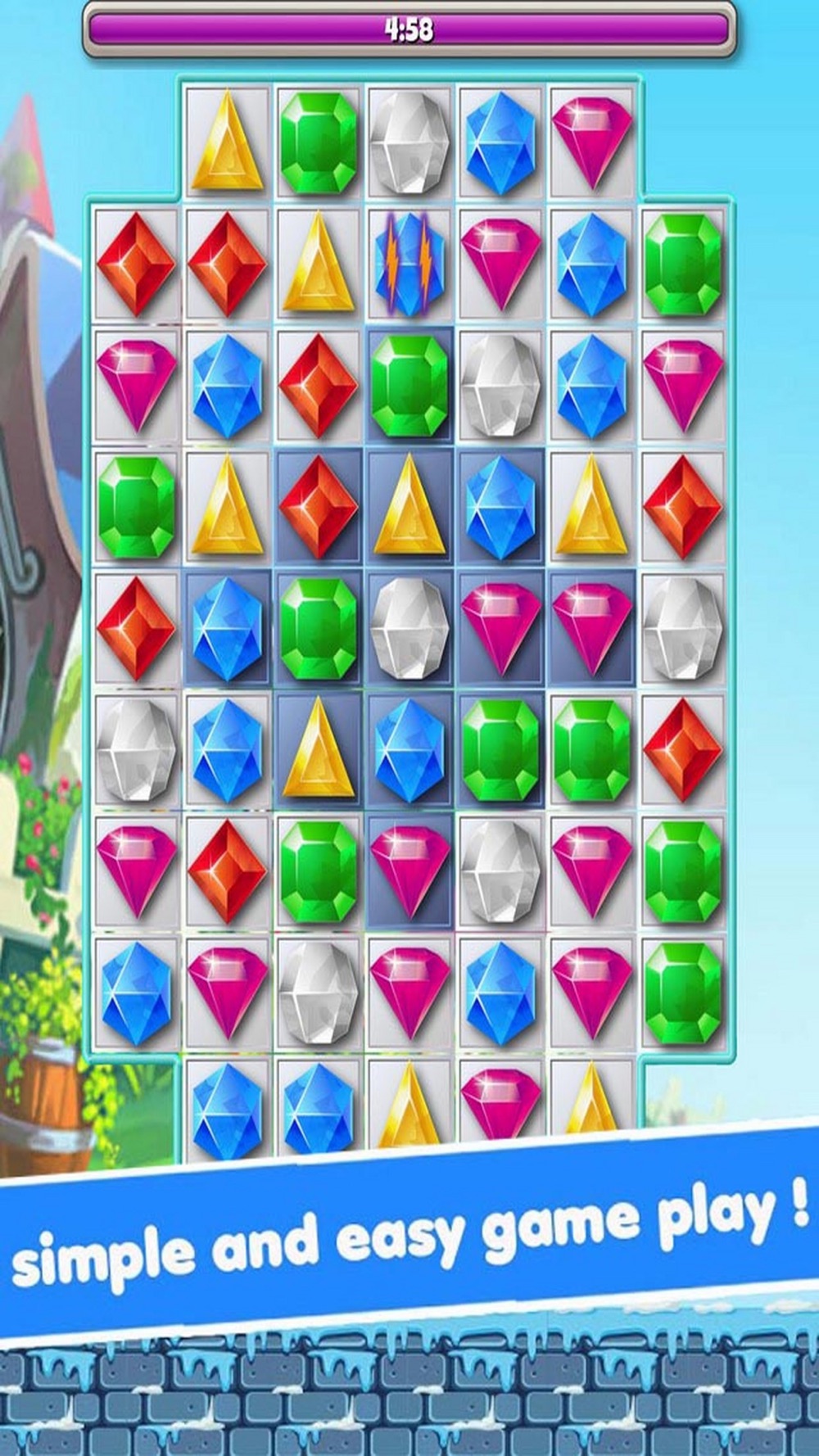Select the blue gem with lightning bolts
The width and height of the screenshot is (819, 1456).
[x=409, y=264]
